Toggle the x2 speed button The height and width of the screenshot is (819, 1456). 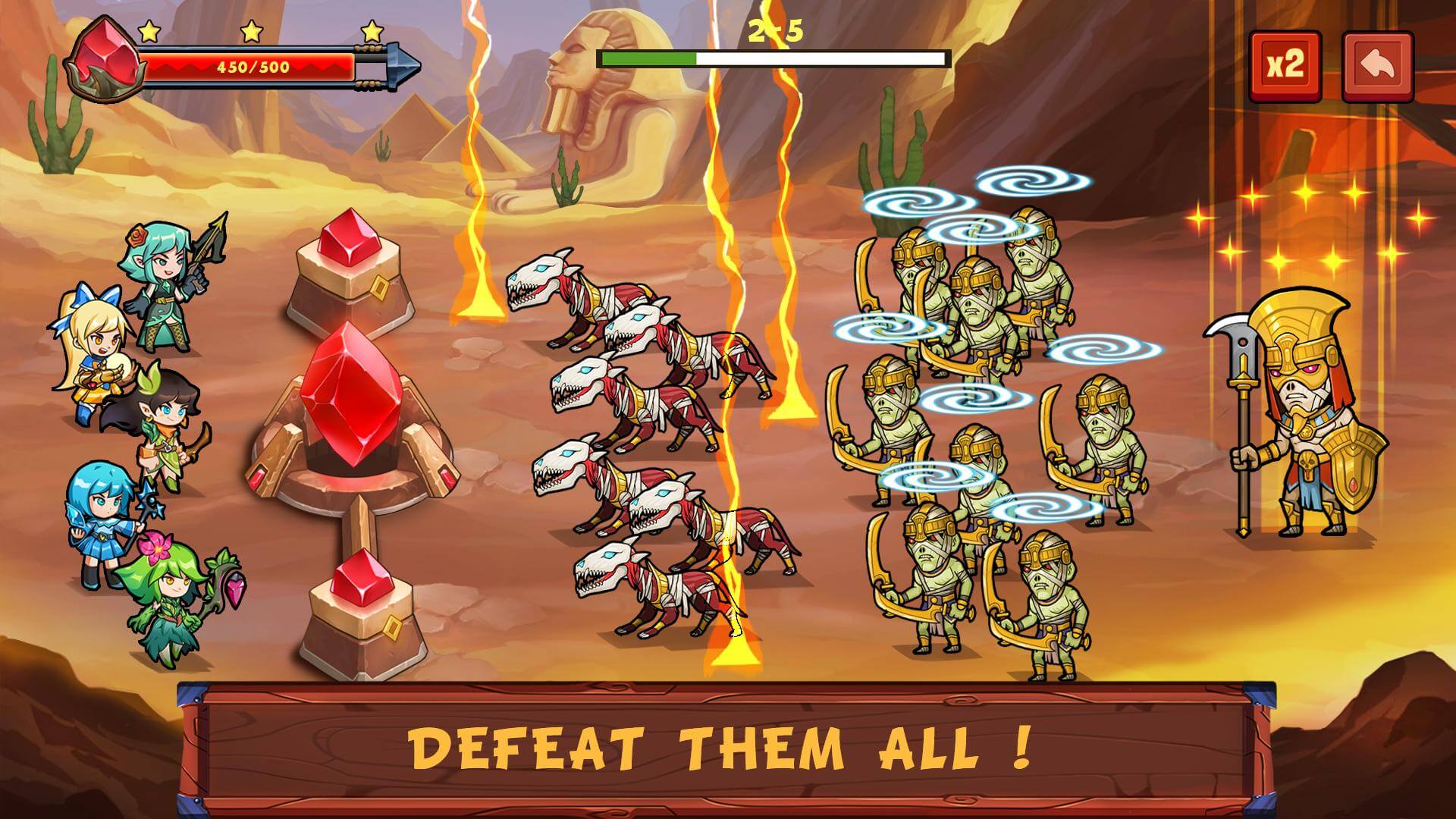click(x=1285, y=66)
